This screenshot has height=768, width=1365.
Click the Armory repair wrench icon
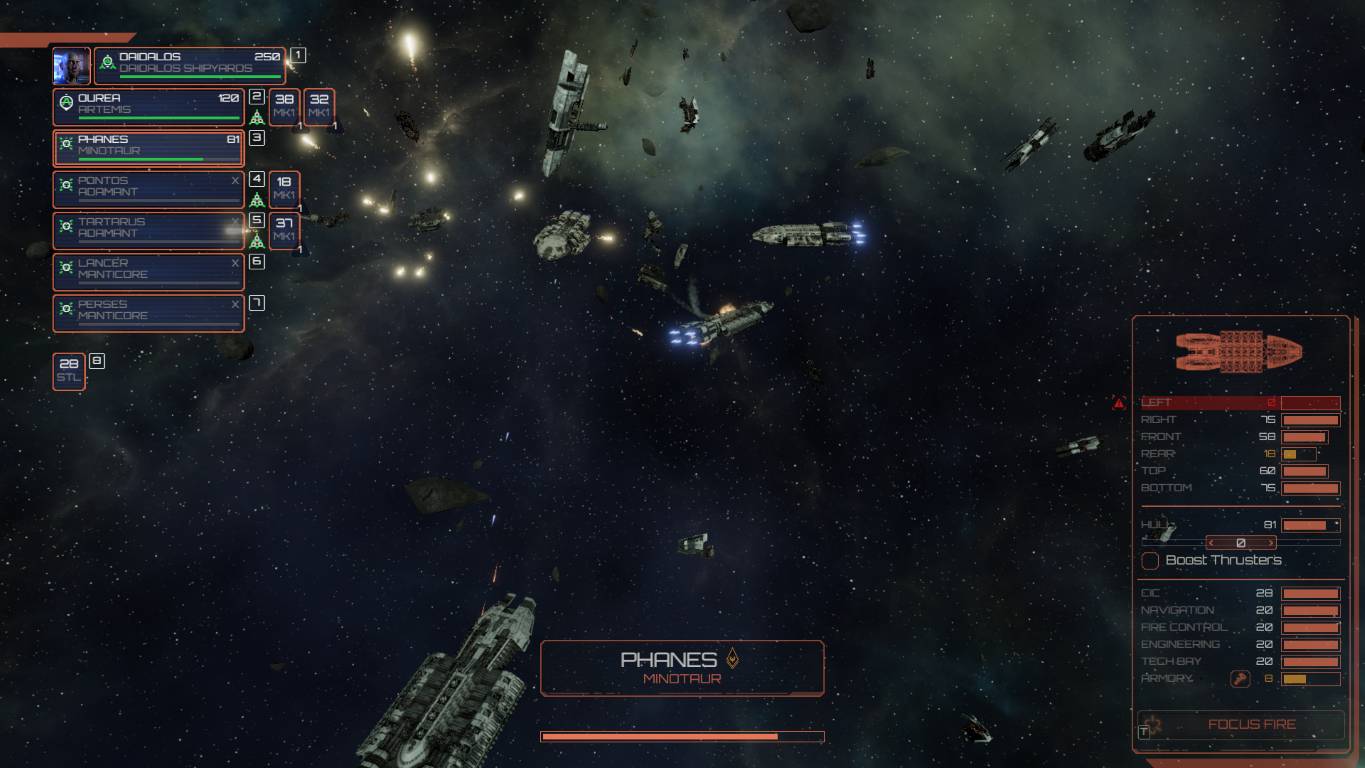click(x=1240, y=679)
